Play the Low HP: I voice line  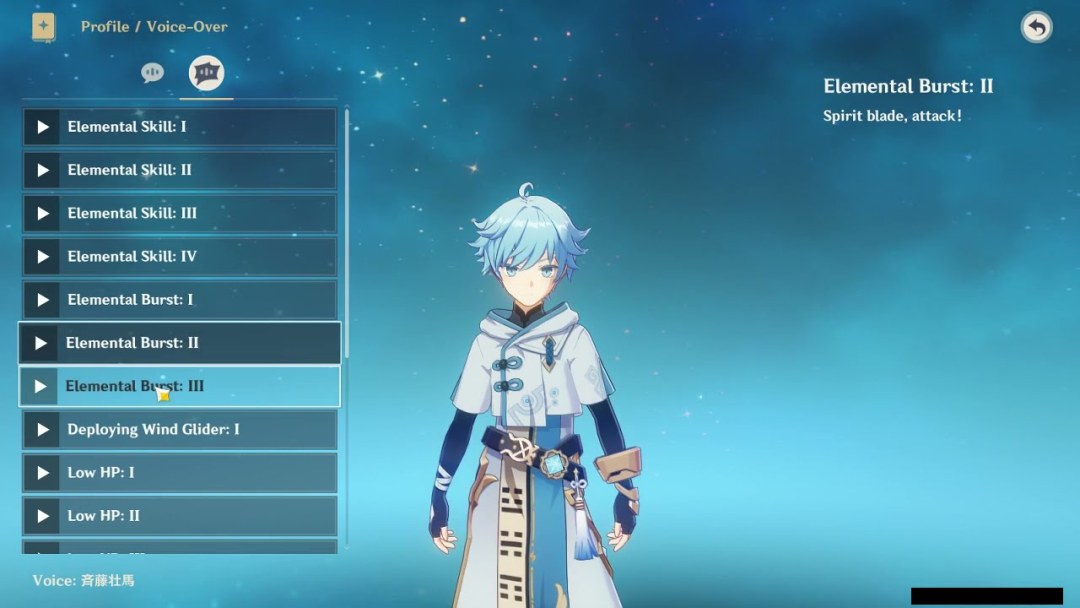42,473
